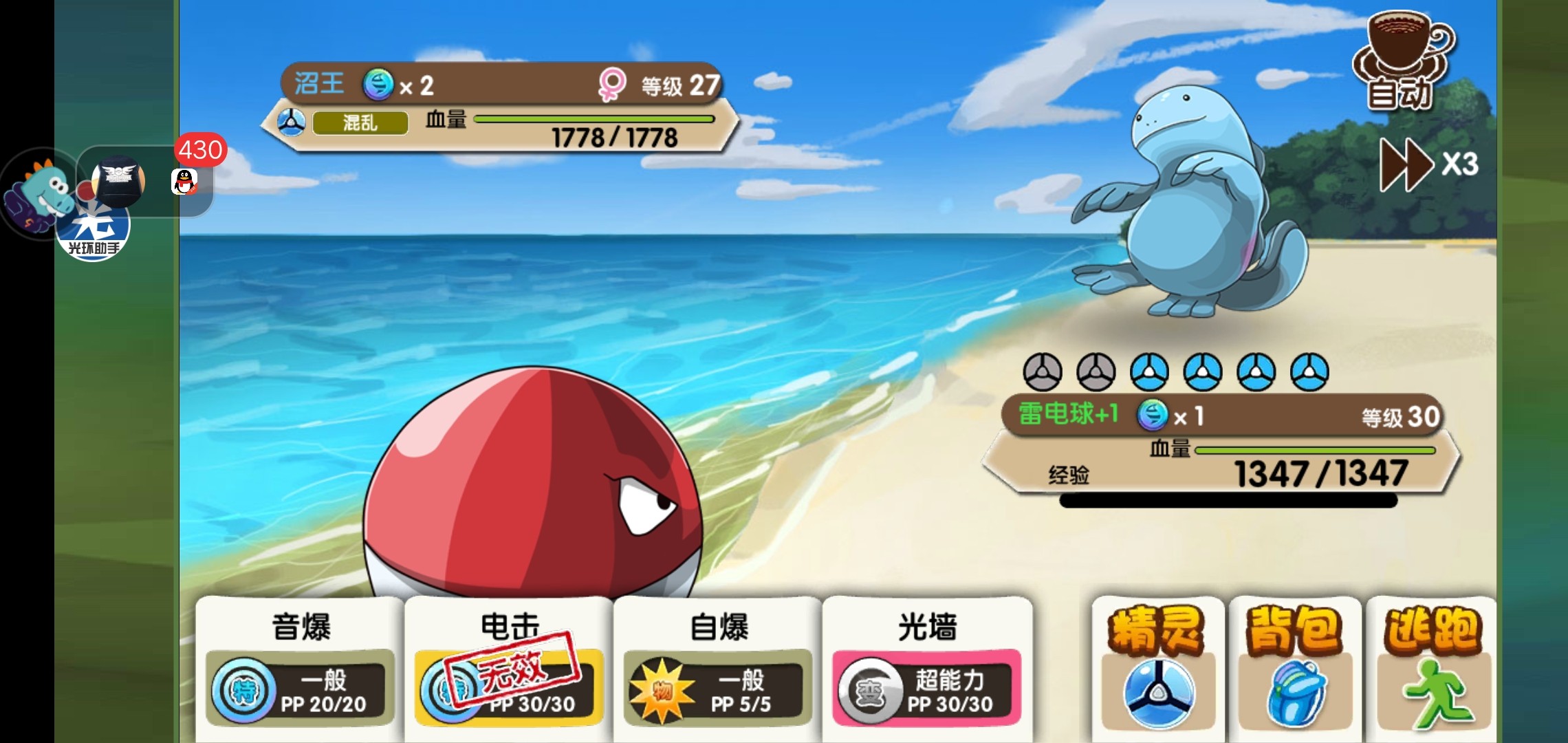Flee battle with the 逃跑 button
This screenshot has height=743, width=1568.
pos(1432,667)
